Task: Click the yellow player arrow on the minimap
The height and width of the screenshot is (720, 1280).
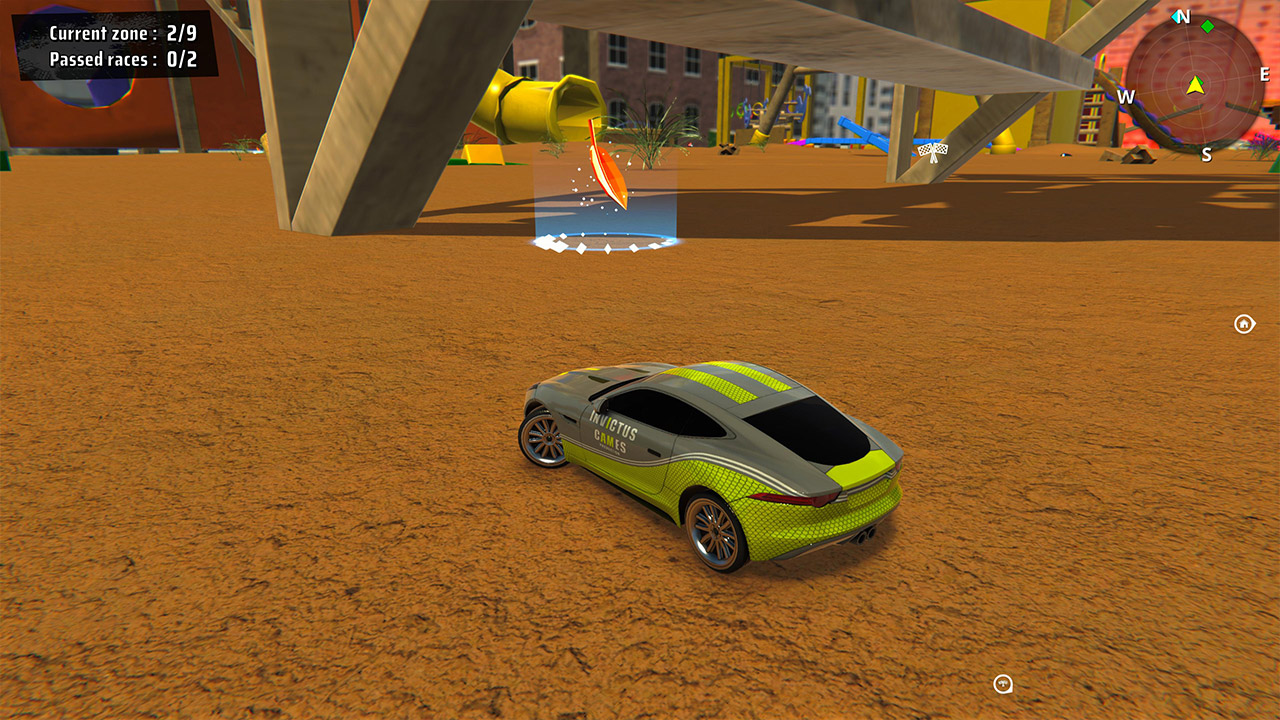Action: [x=1197, y=85]
